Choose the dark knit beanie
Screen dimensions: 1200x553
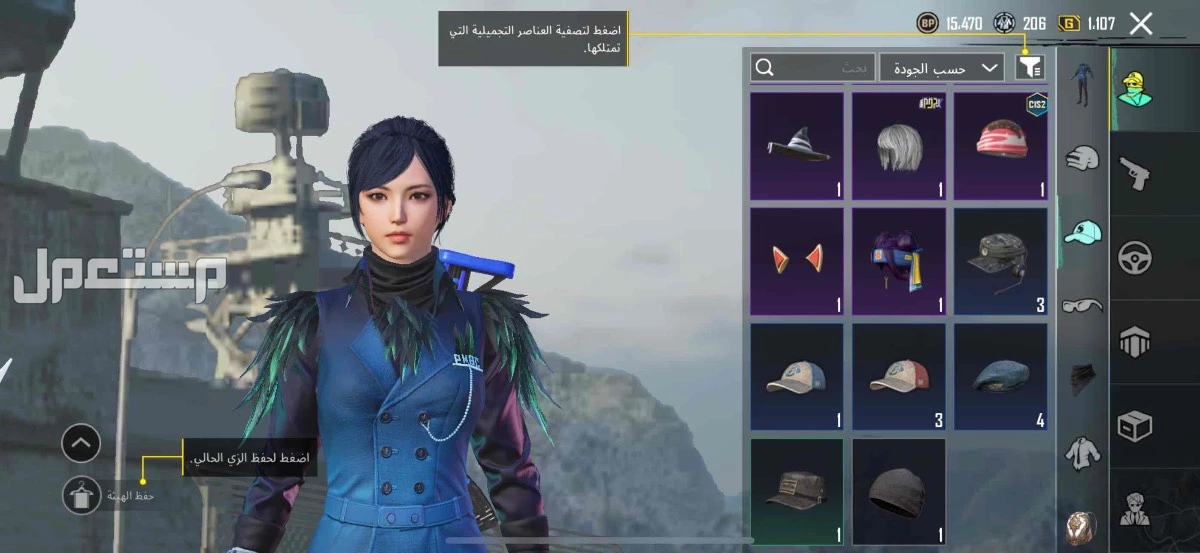click(899, 492)
